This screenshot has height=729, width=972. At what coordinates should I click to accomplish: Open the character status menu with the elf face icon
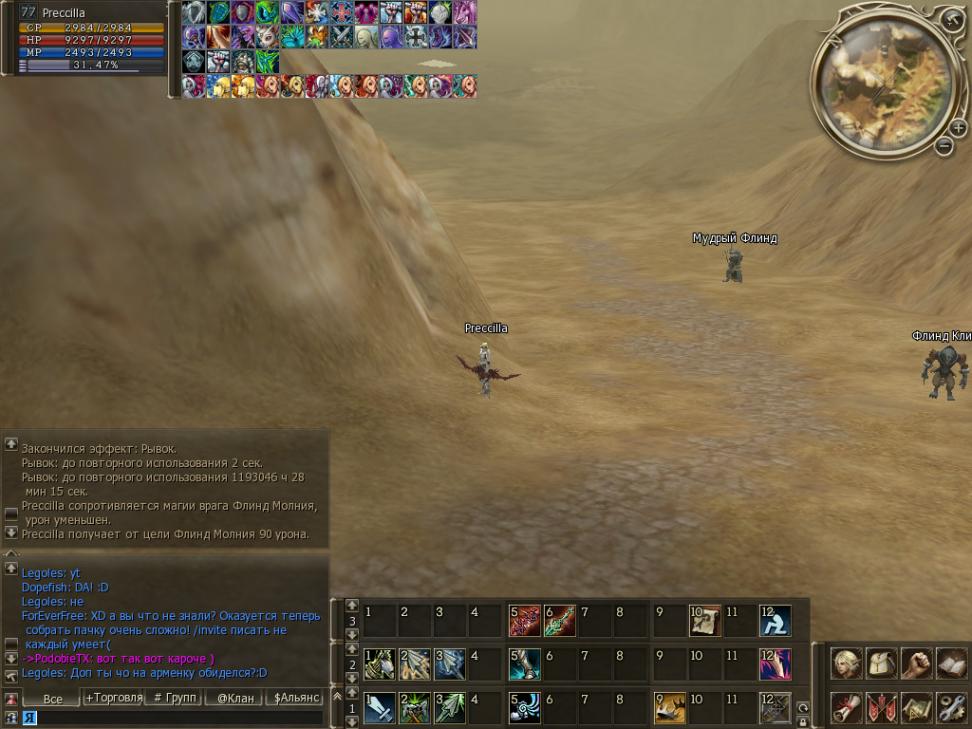(x=847, y=663)
